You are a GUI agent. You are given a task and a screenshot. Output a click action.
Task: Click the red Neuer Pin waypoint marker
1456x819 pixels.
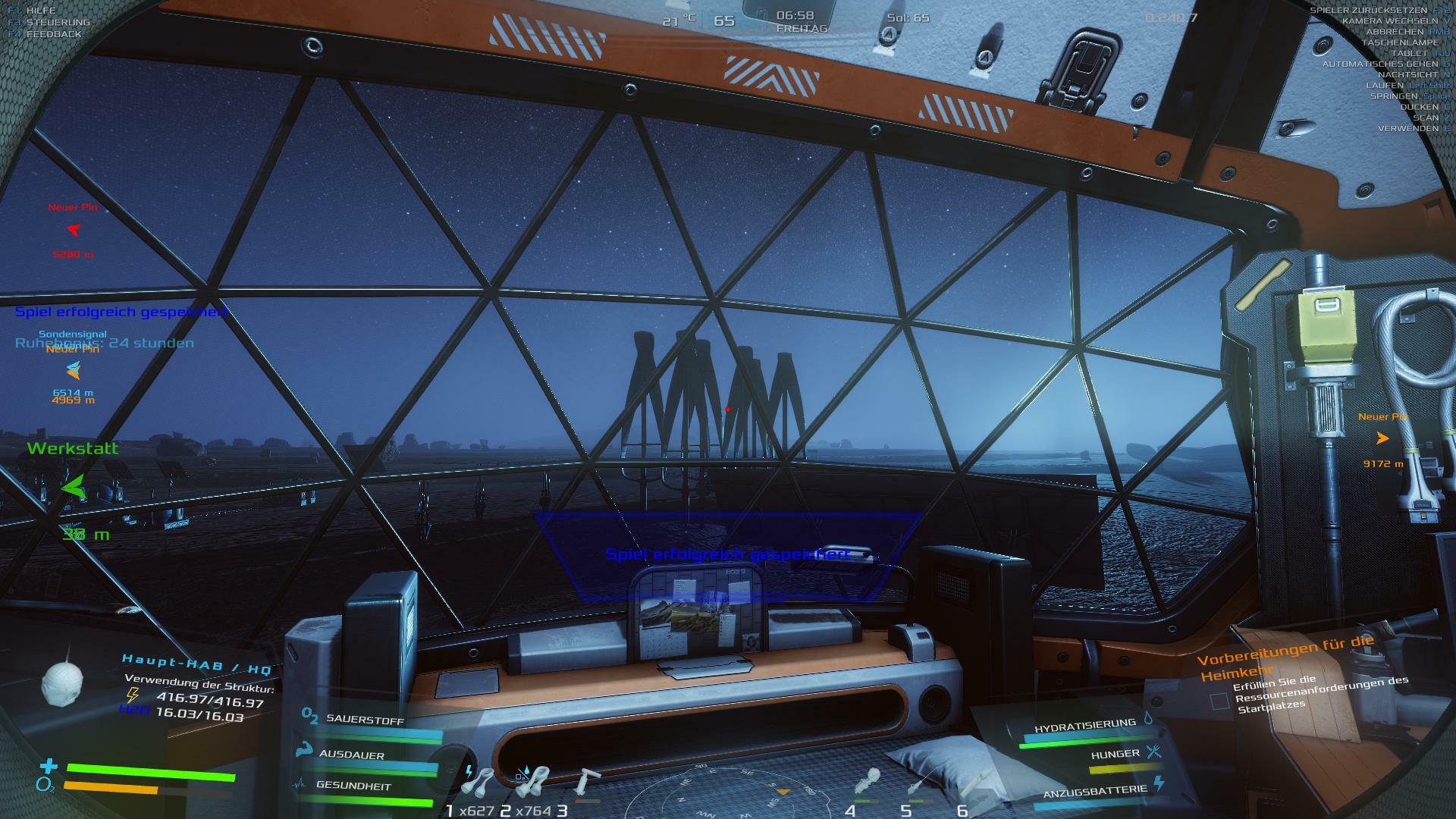73,230
